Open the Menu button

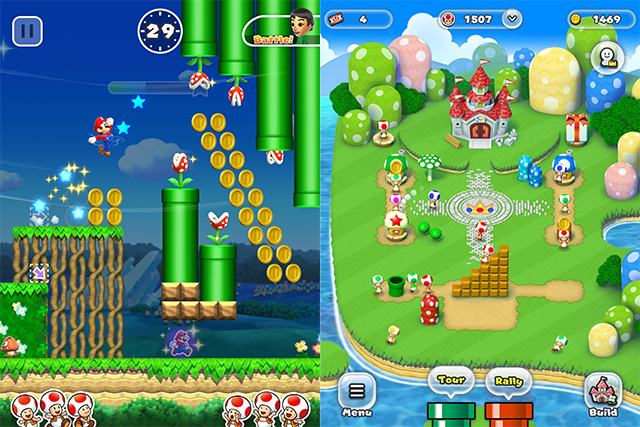pyautogui.click(x=357, y=395)
